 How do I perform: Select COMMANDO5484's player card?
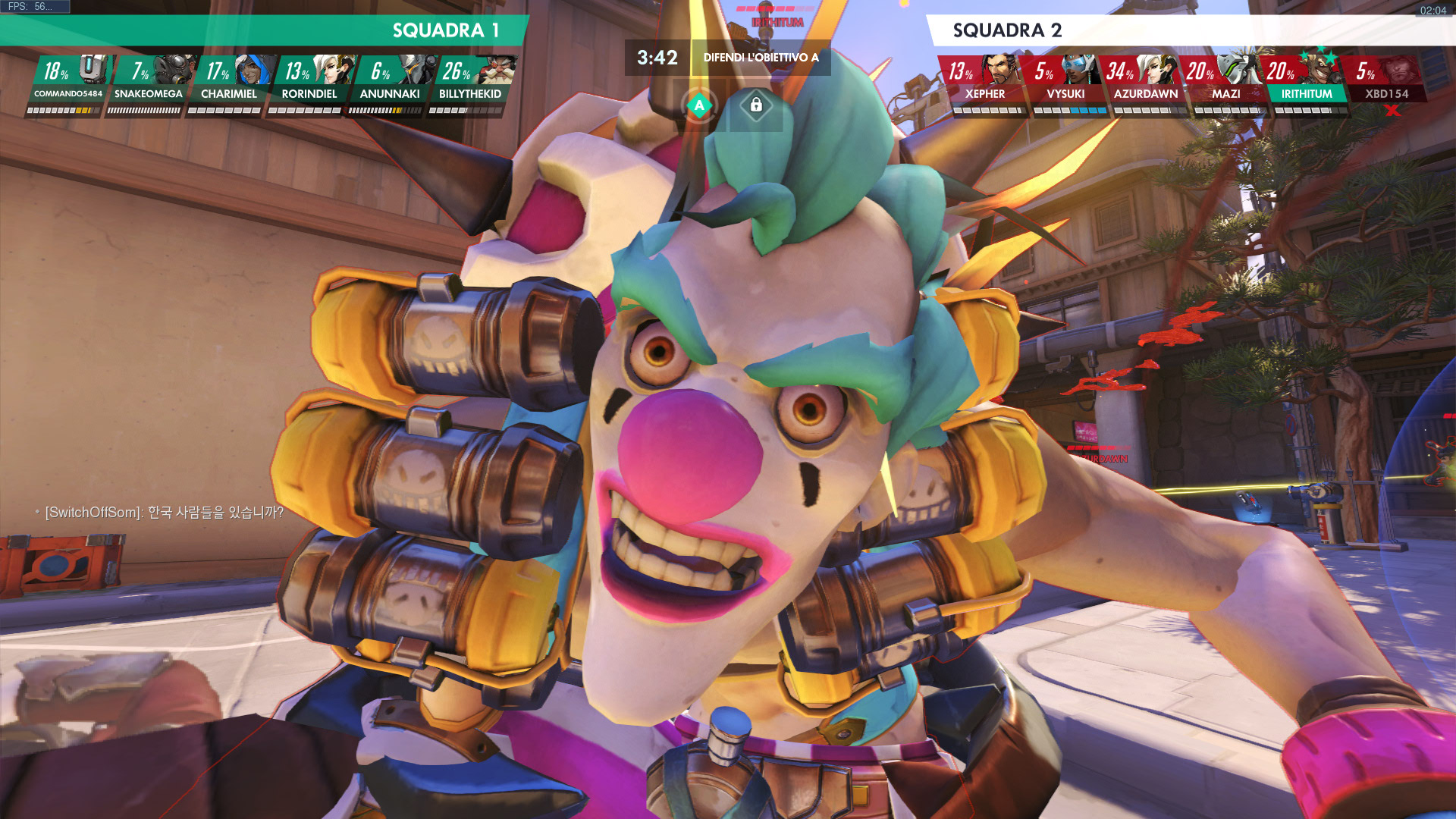coord(69,83)
